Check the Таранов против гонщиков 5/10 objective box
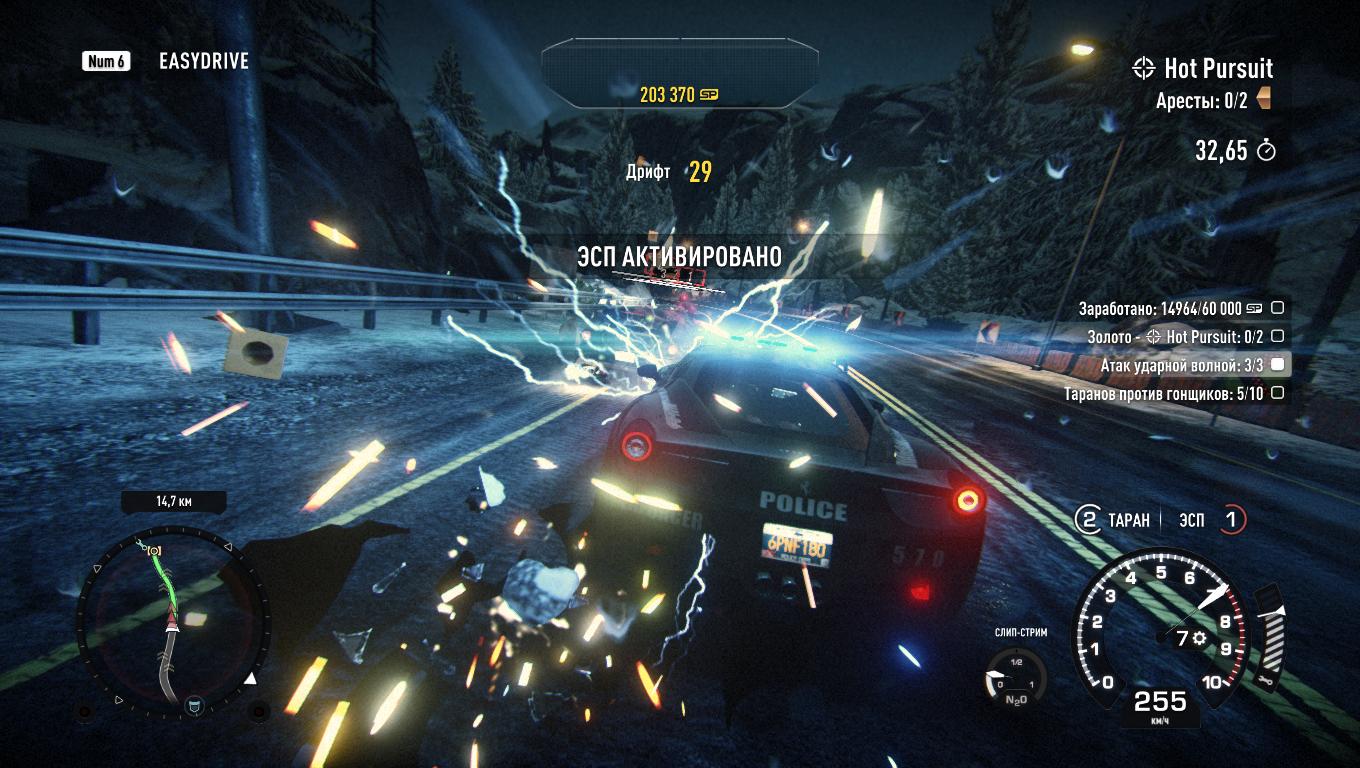Viewport: 1360px width, 768px height. (1276, 393)
